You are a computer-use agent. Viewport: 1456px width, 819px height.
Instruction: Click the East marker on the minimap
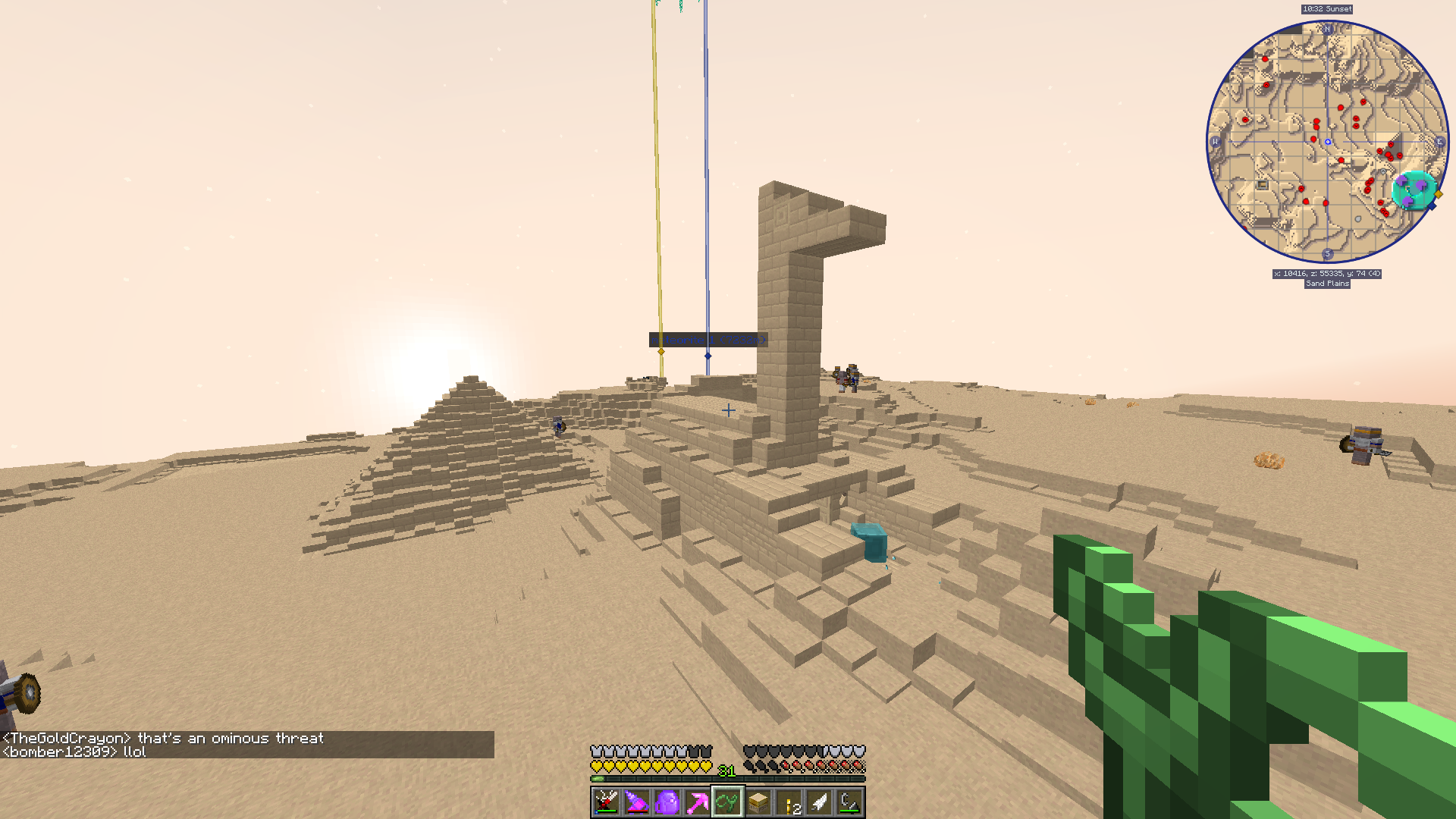(x=1440, y=141)
